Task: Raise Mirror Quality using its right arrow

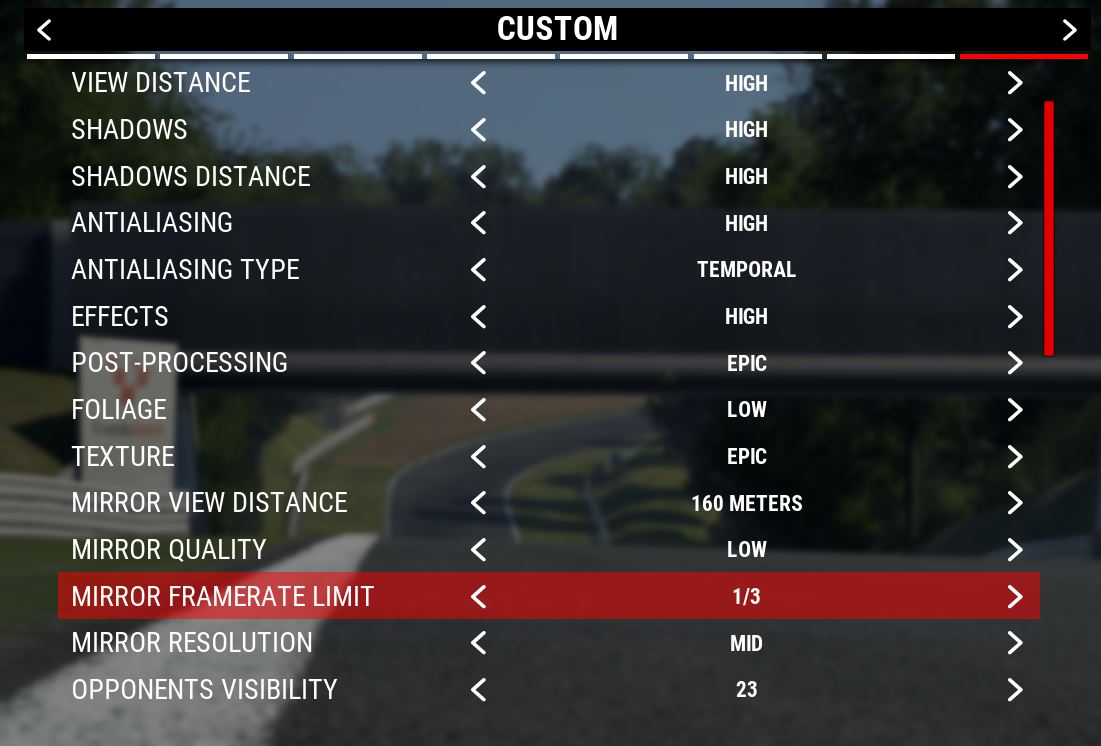Action: [x=1015, y=550]
